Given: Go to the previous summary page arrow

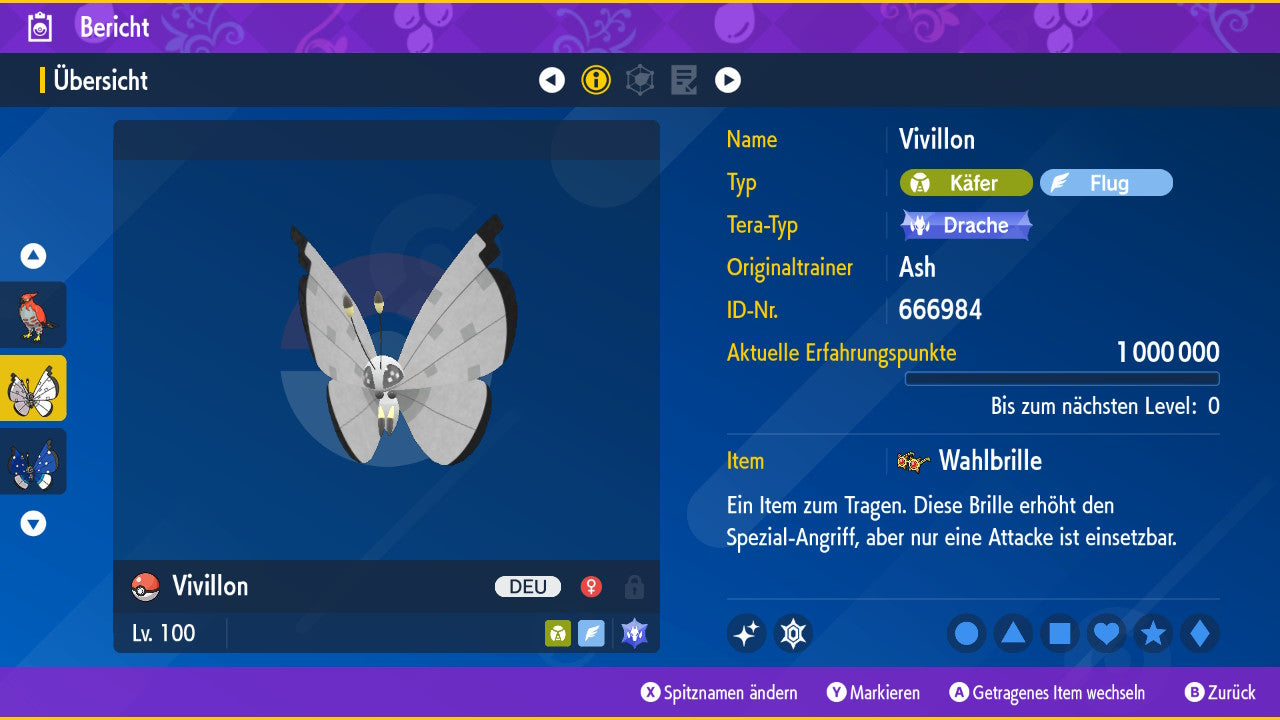Looking at the screenshot, I should [552, 80].
